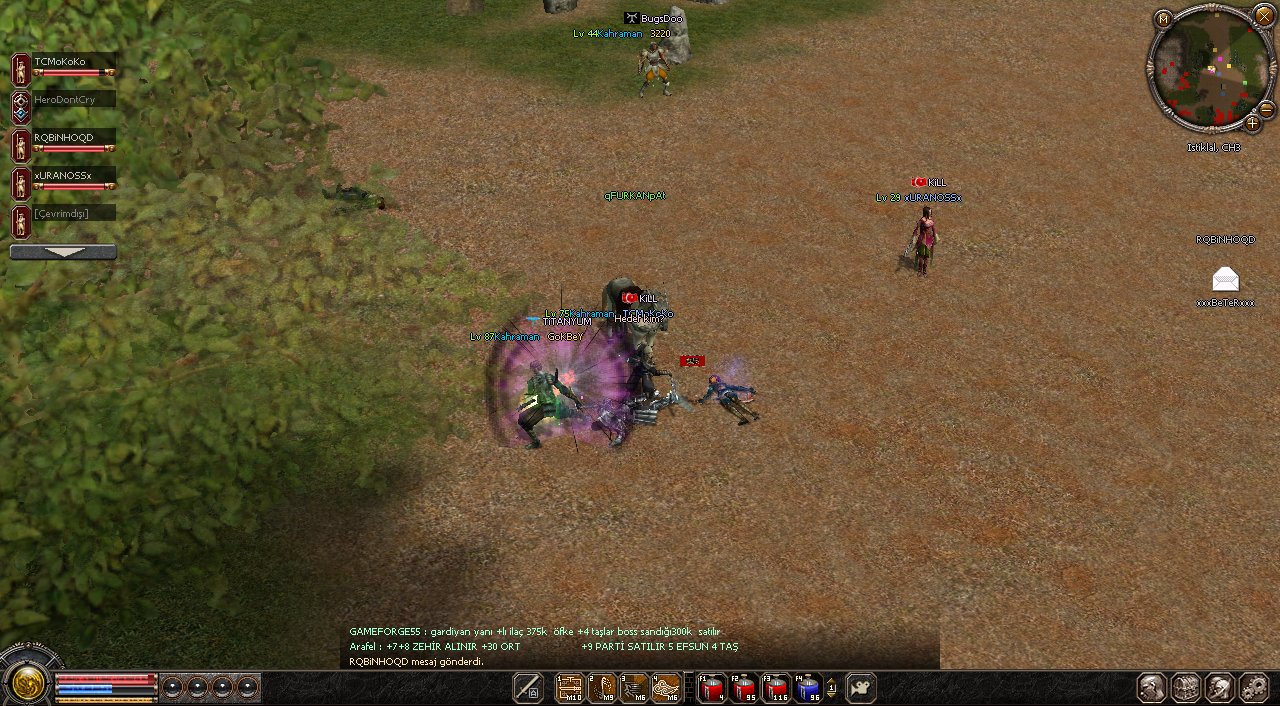1280x706 pixels.
Task: Zoom out the minimap
Action: (x=1266, y=109)
